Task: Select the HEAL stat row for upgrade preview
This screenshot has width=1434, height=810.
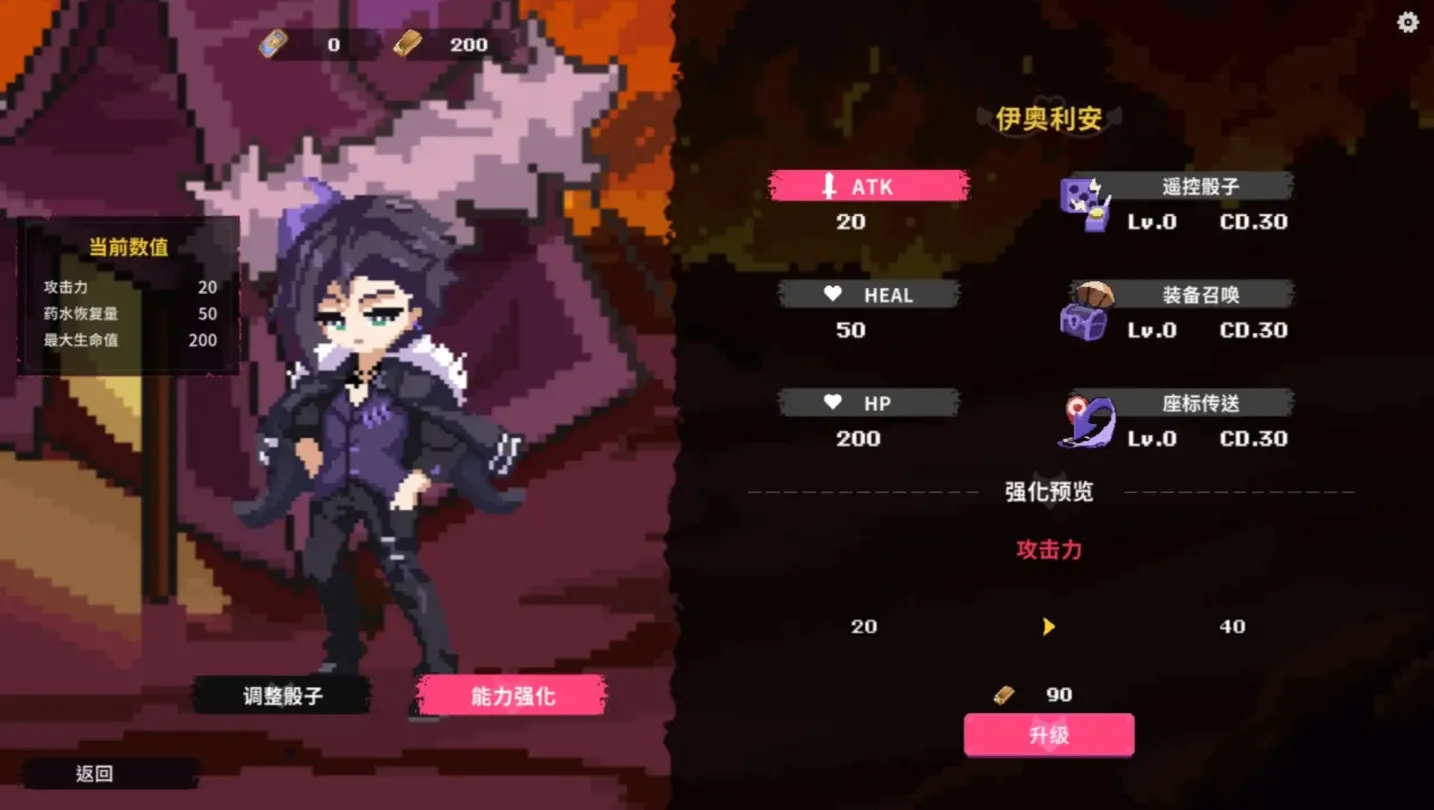Action: (x=868, y=294)
